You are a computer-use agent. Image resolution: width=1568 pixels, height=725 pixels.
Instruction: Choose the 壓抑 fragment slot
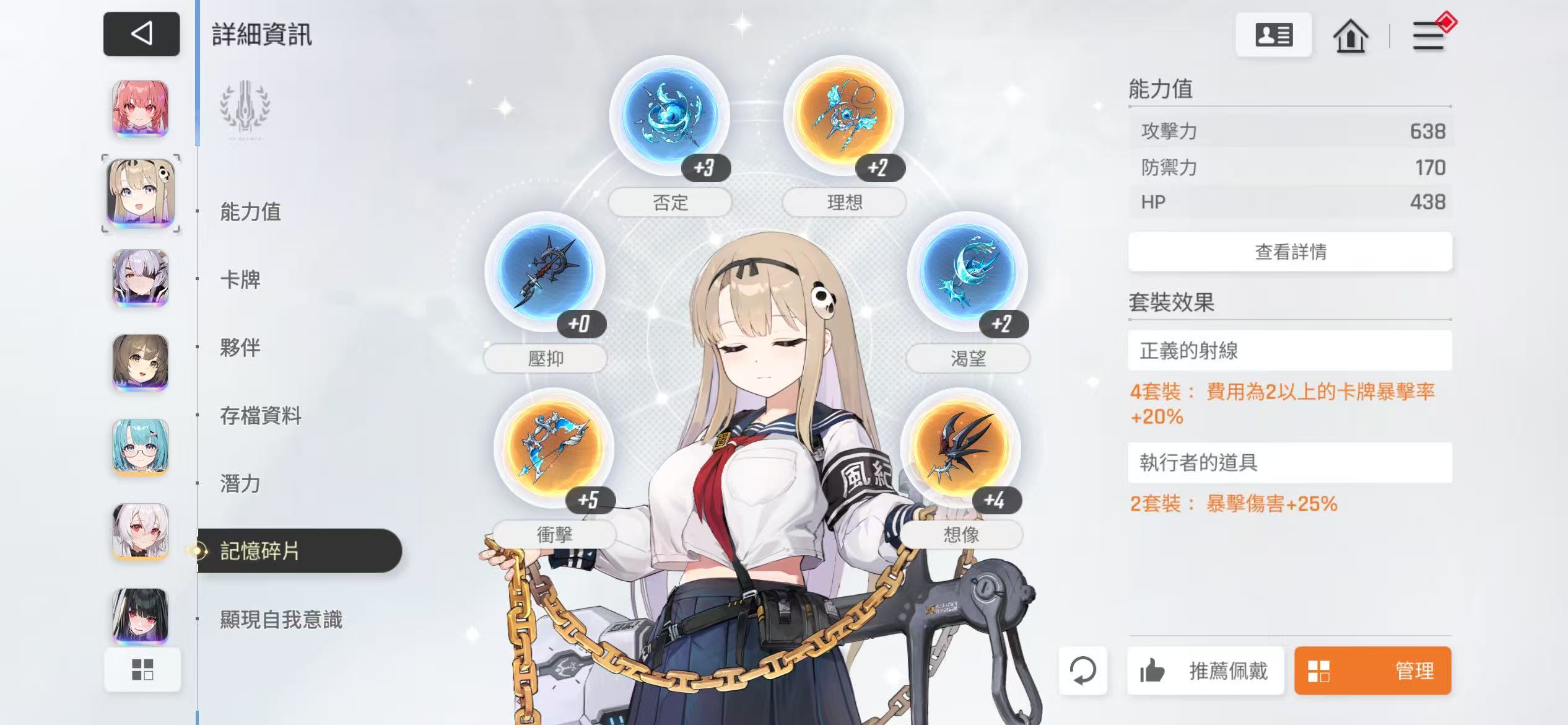coord(545,272)
